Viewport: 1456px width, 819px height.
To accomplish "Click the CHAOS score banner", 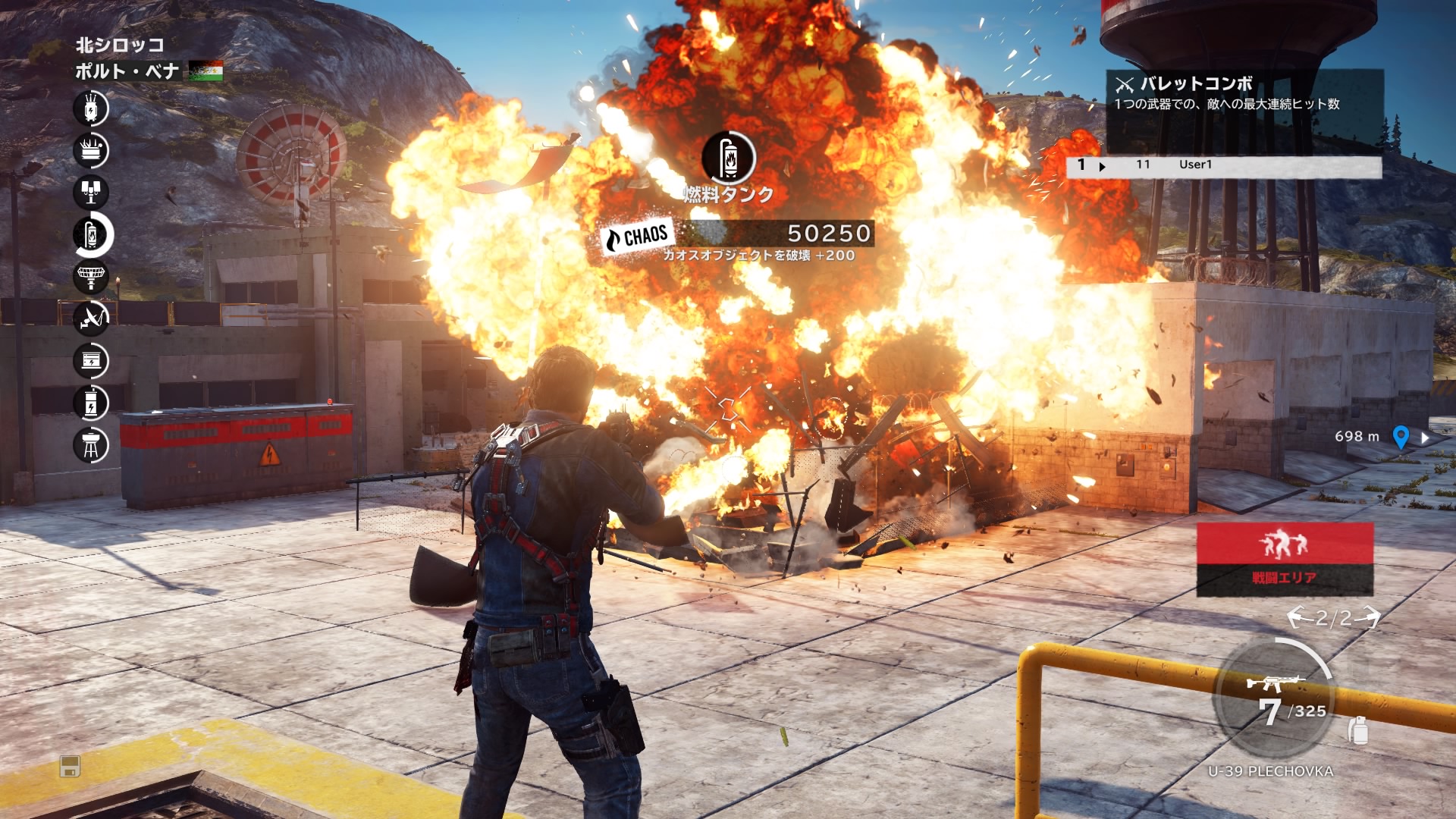I will tap(736, 234).
